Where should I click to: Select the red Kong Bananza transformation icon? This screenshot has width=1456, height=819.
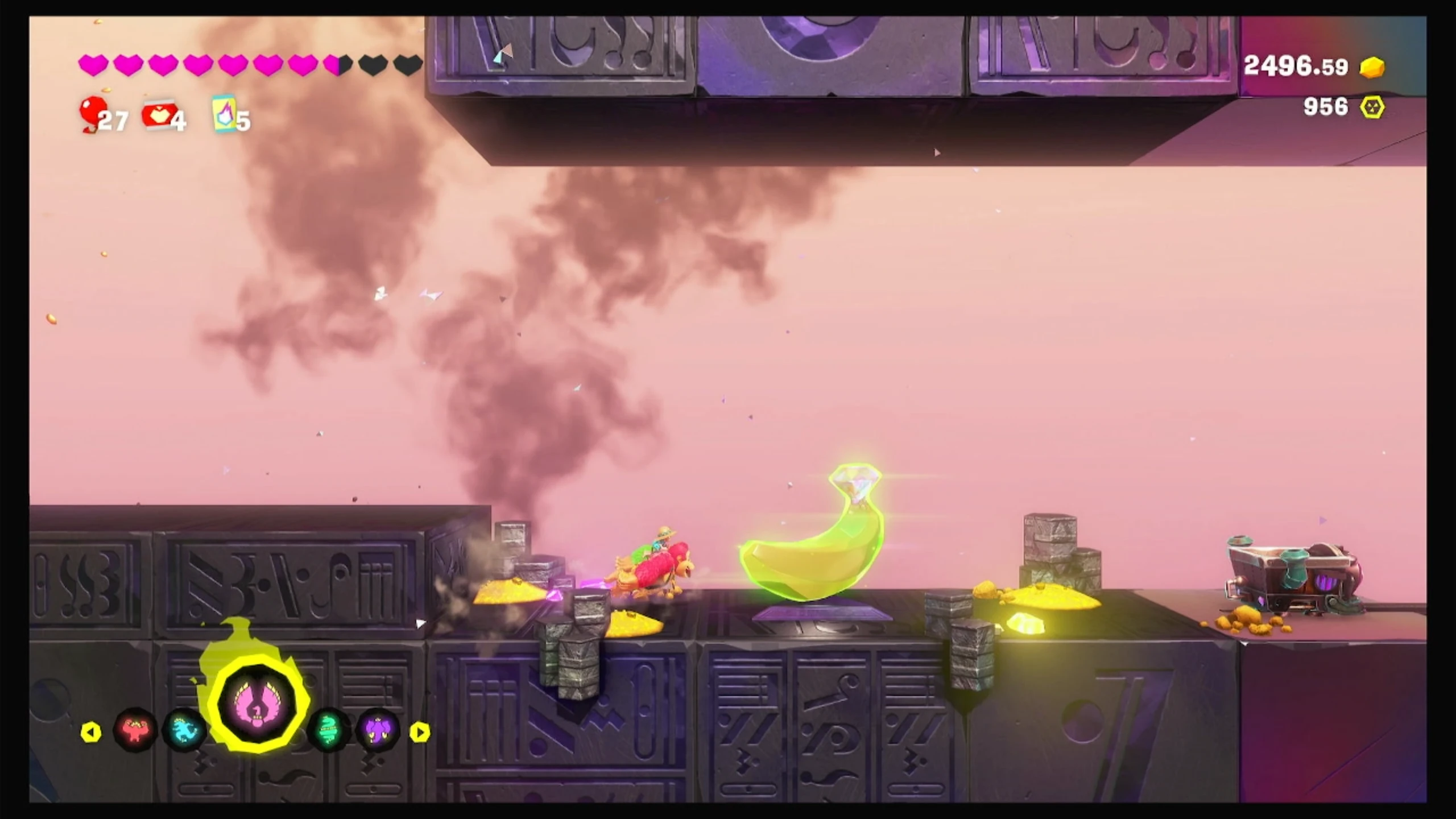[x=135, y=730]
